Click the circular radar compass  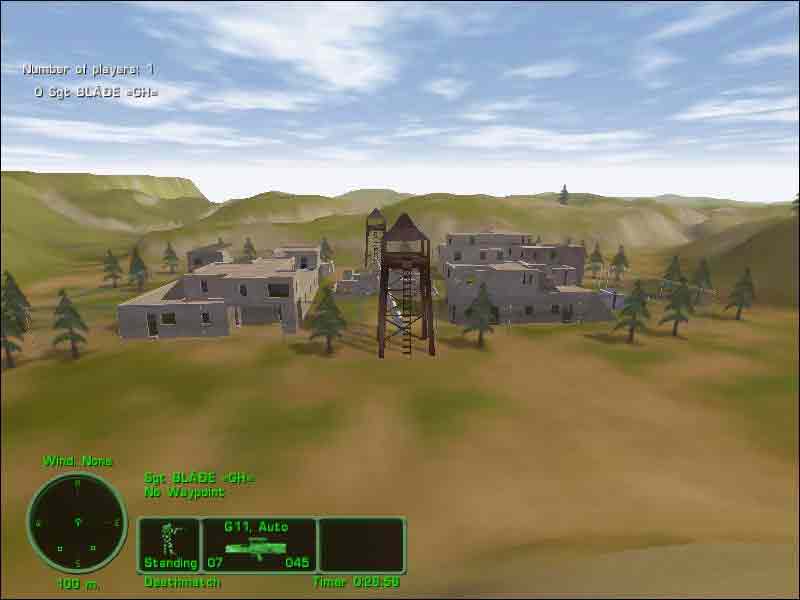[x=77, y=523]
